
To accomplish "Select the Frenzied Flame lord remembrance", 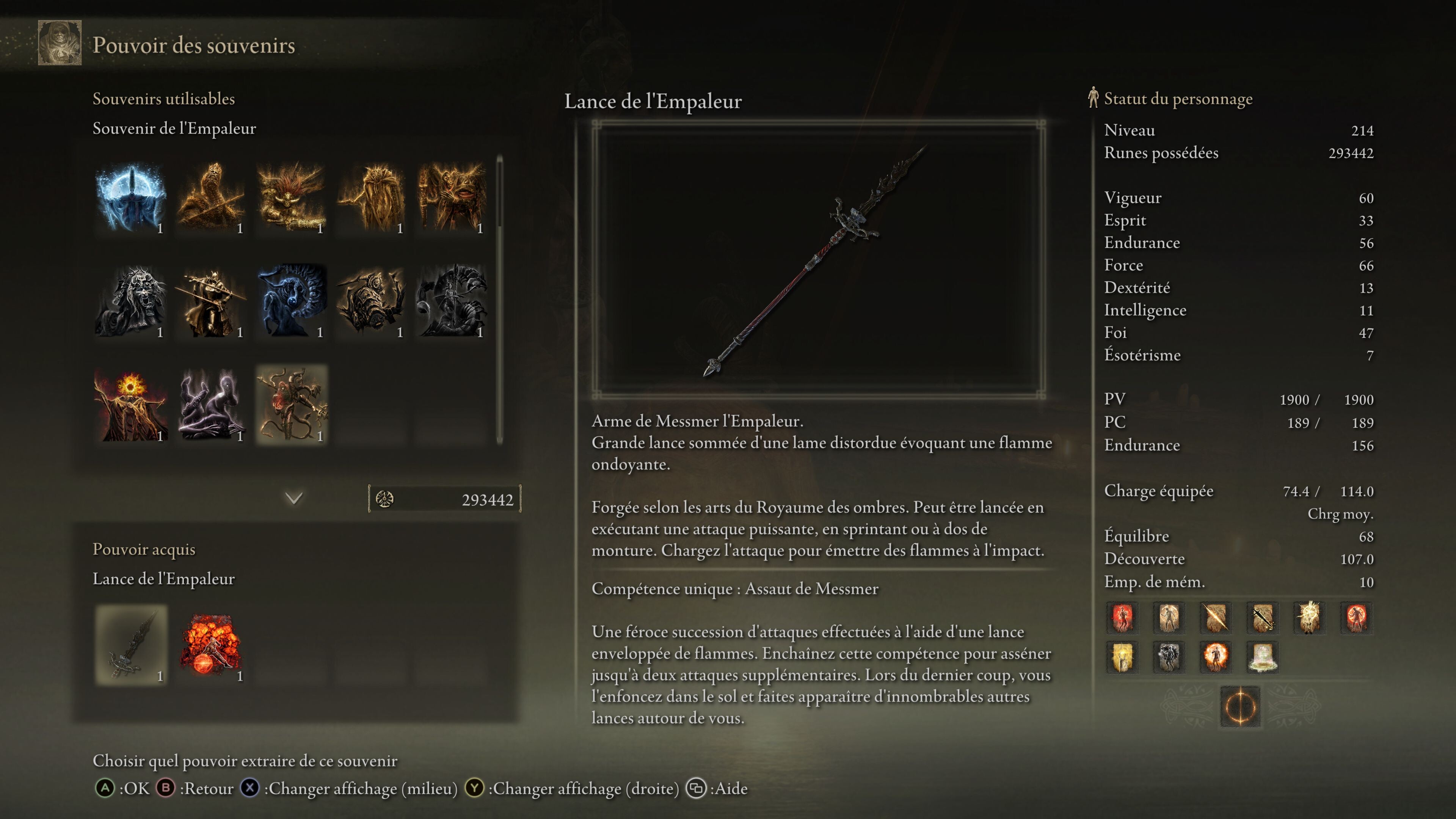I will click(x=131, y=405).
